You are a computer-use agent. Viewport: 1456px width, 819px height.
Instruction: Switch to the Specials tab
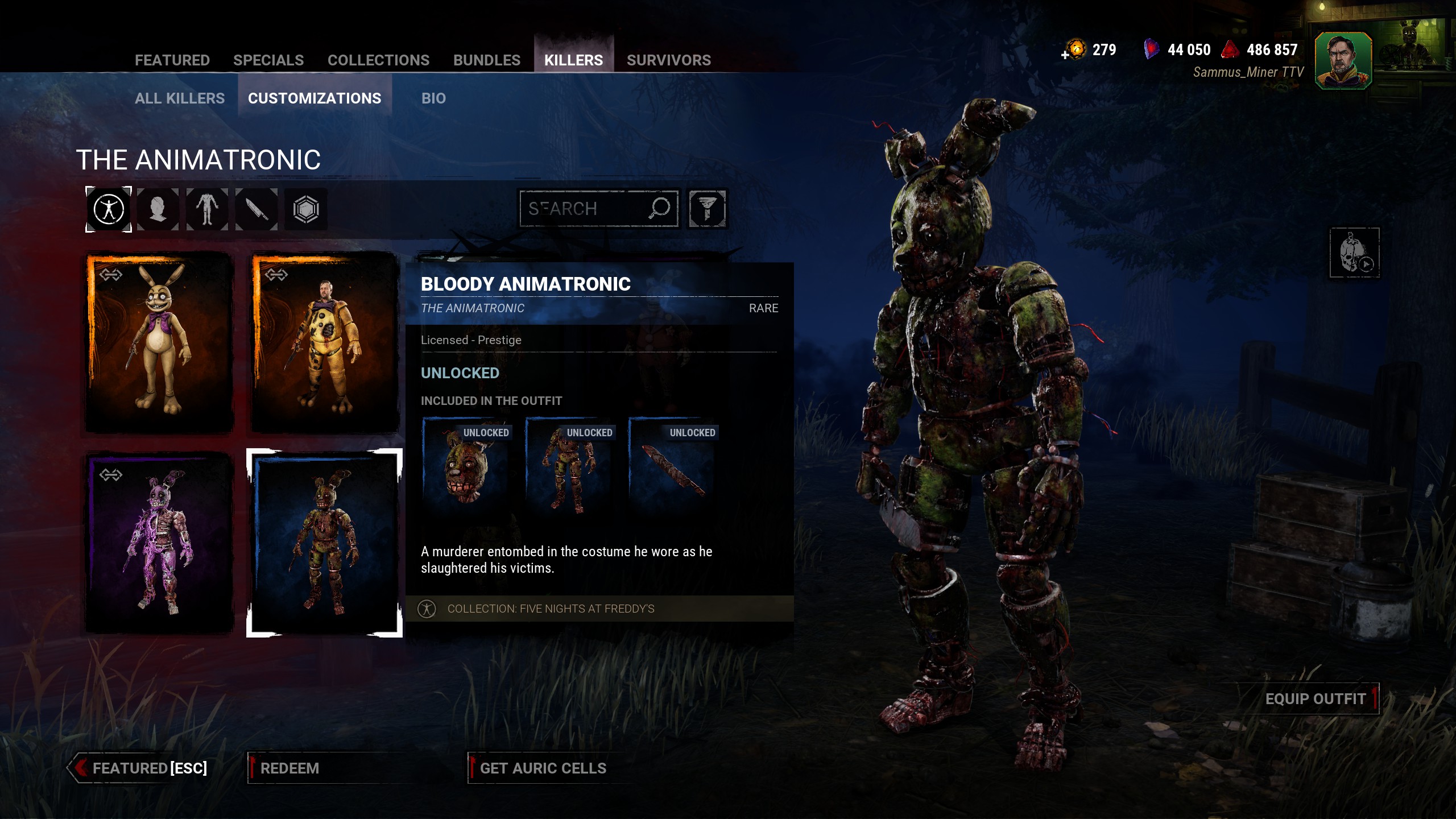[x=268, y=60]
